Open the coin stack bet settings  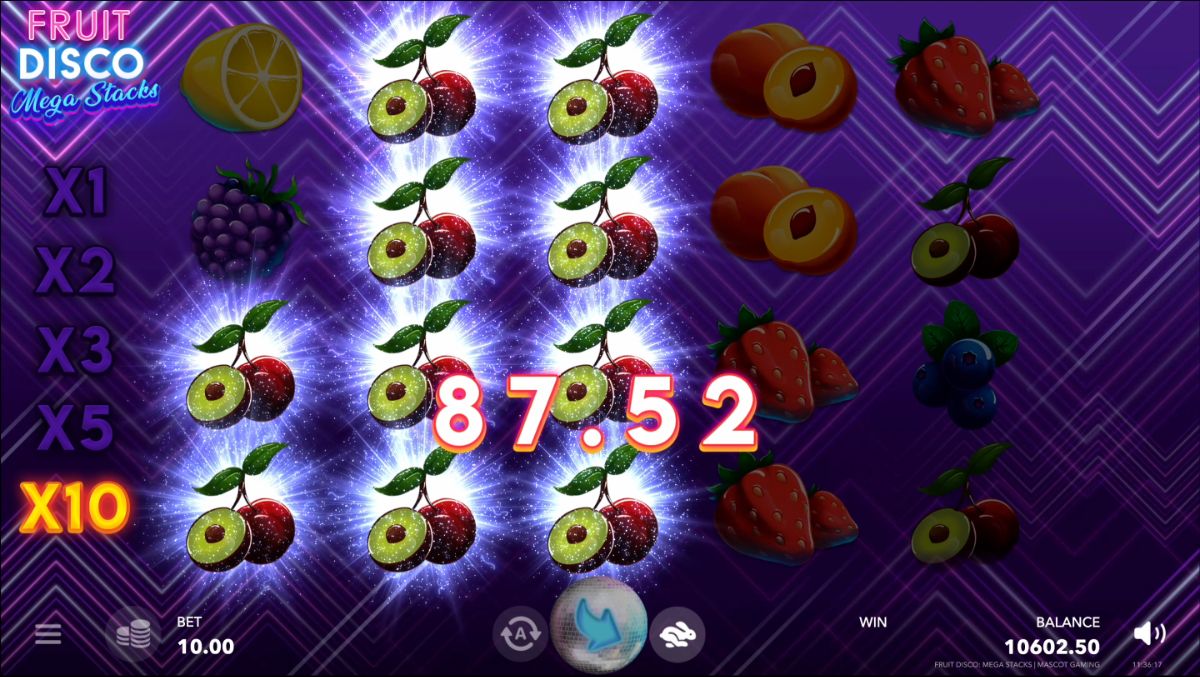(132, 634)
